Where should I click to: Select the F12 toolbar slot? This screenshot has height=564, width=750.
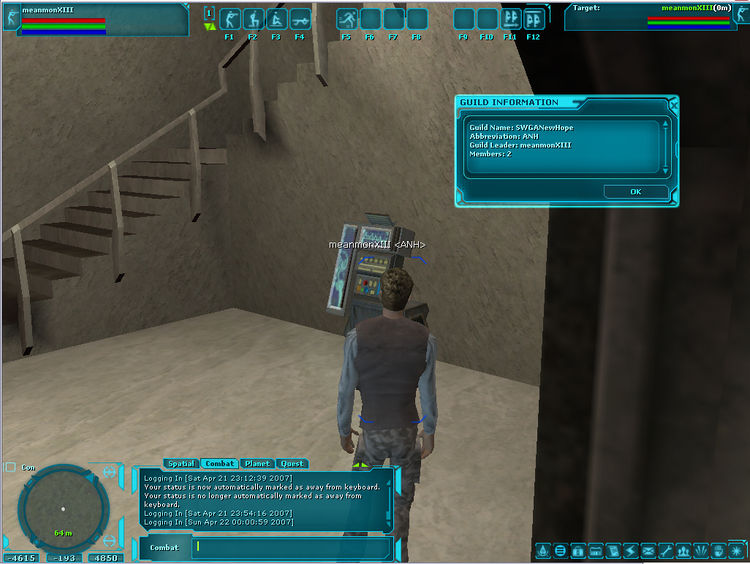(534, 19)
